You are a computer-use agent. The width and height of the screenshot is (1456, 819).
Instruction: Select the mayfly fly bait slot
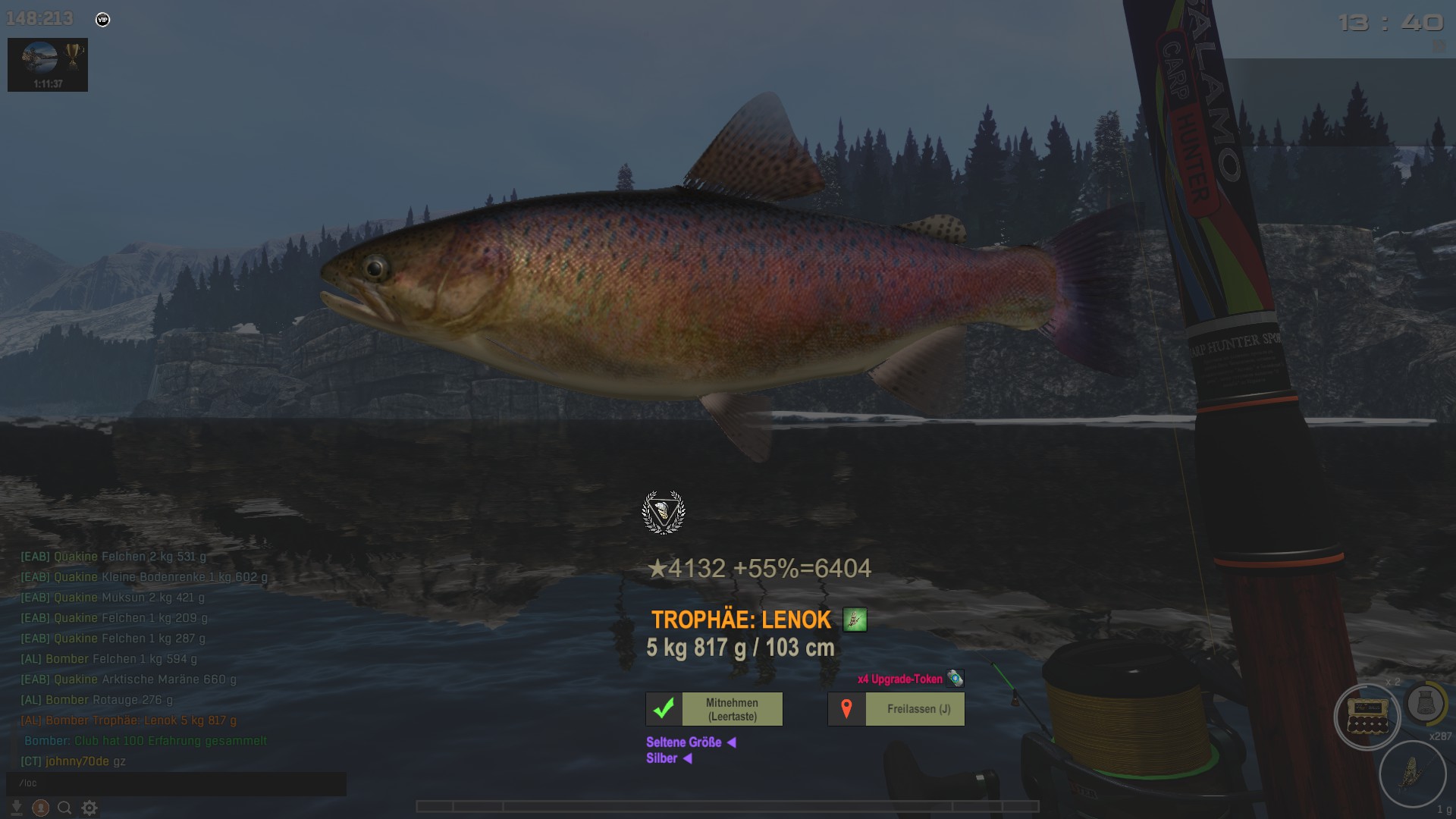1412,773
